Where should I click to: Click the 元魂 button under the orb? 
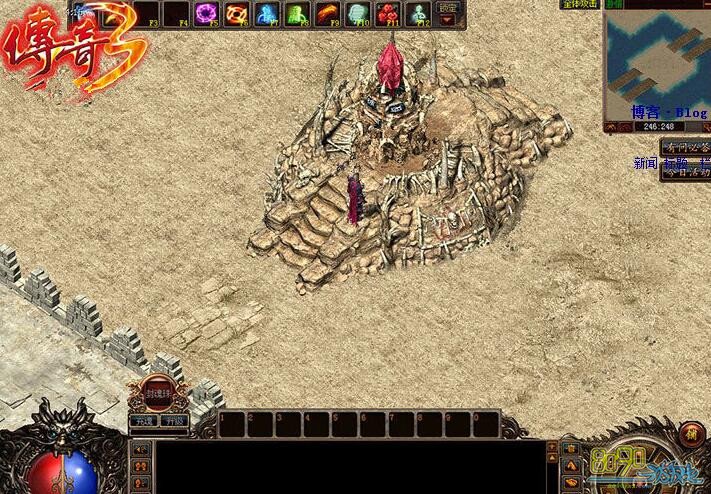(x=143, y=421)
